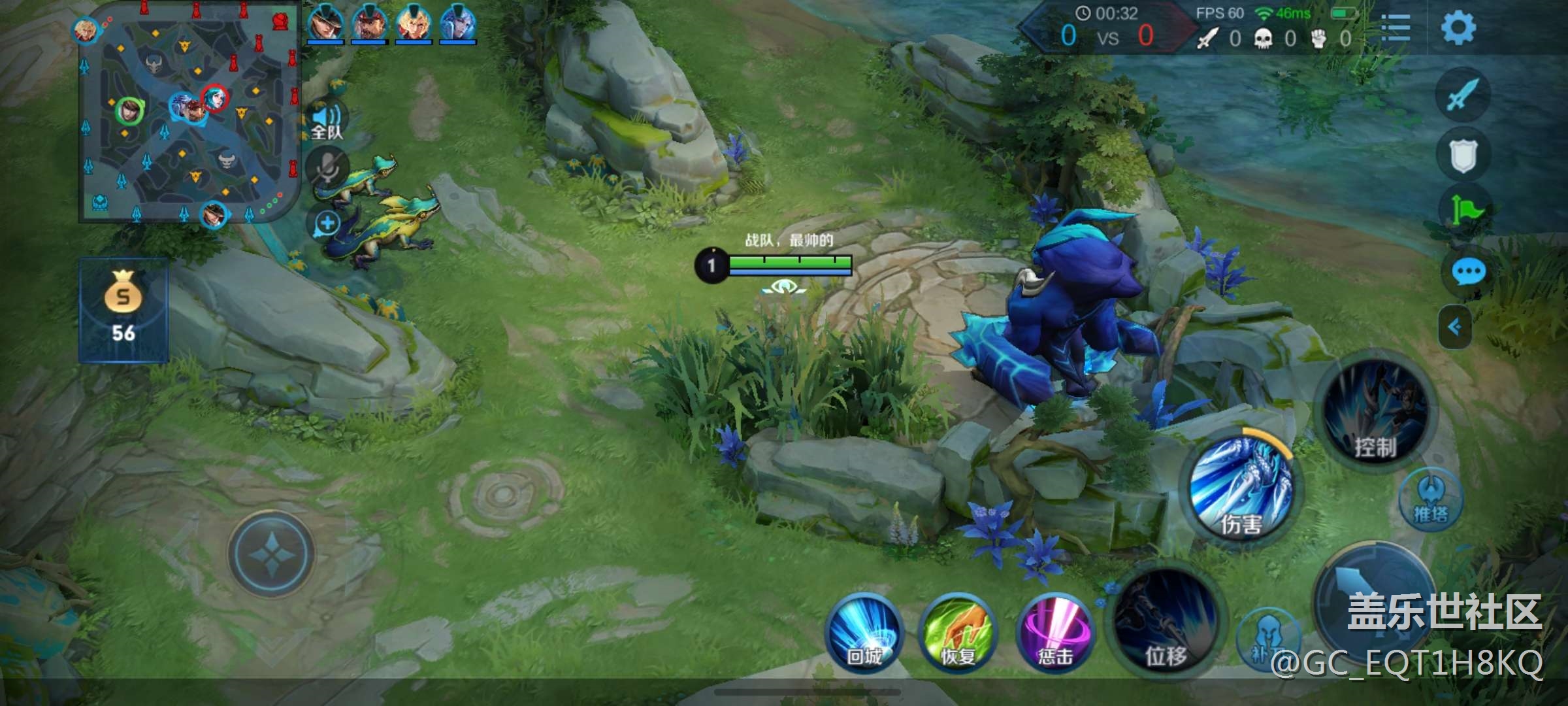Use the 惩击 smite spell
Screen dimensions: 1568x706
tap(1055, 632)
